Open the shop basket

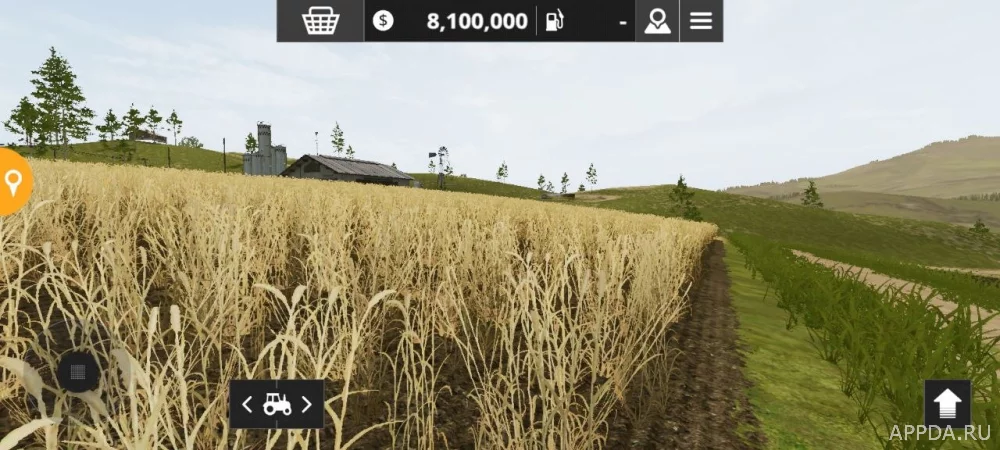pyautogui.click(x=320, y=21)
